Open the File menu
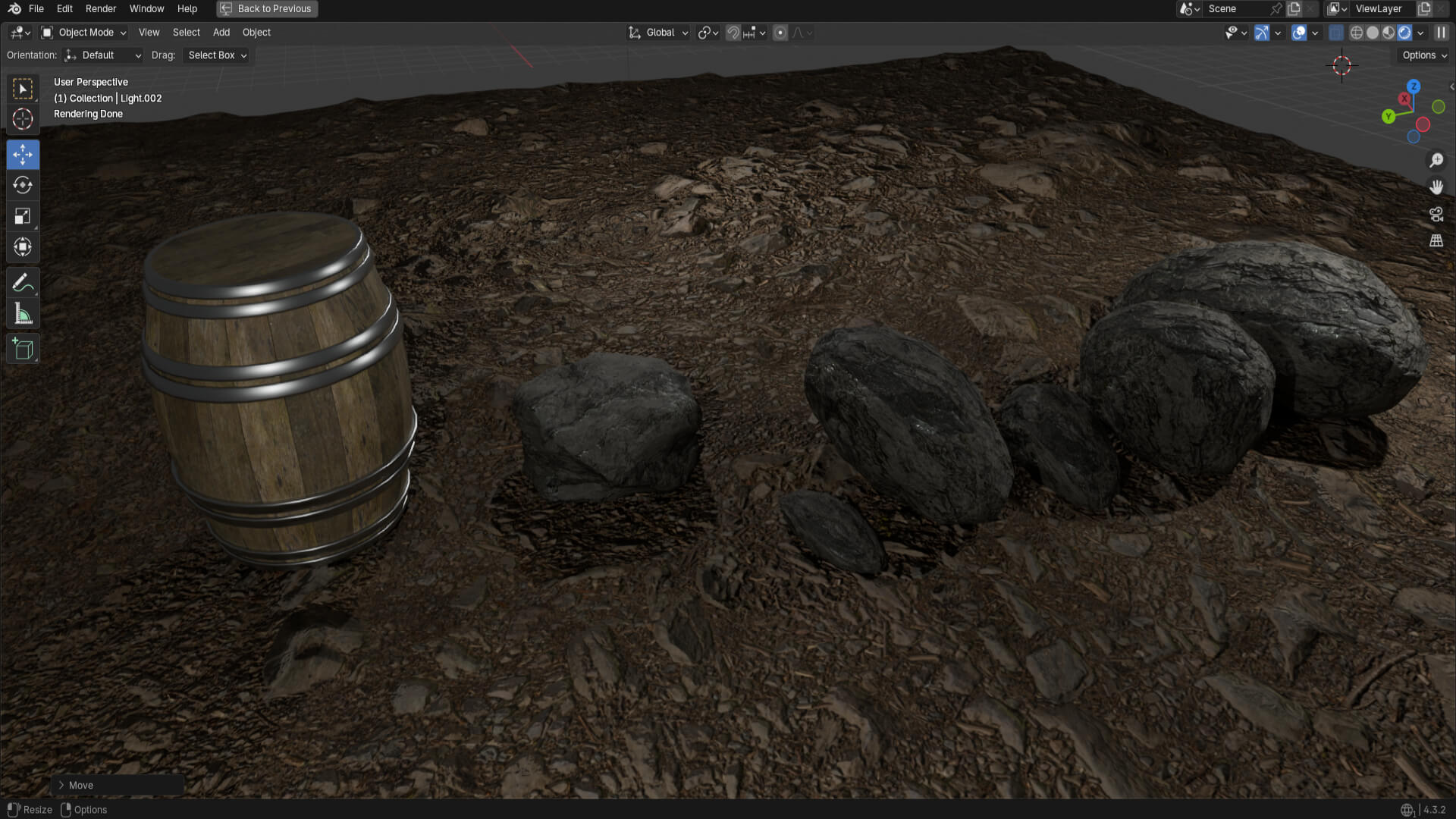The height and width of the screenshot is (819, 1456). 36,9
